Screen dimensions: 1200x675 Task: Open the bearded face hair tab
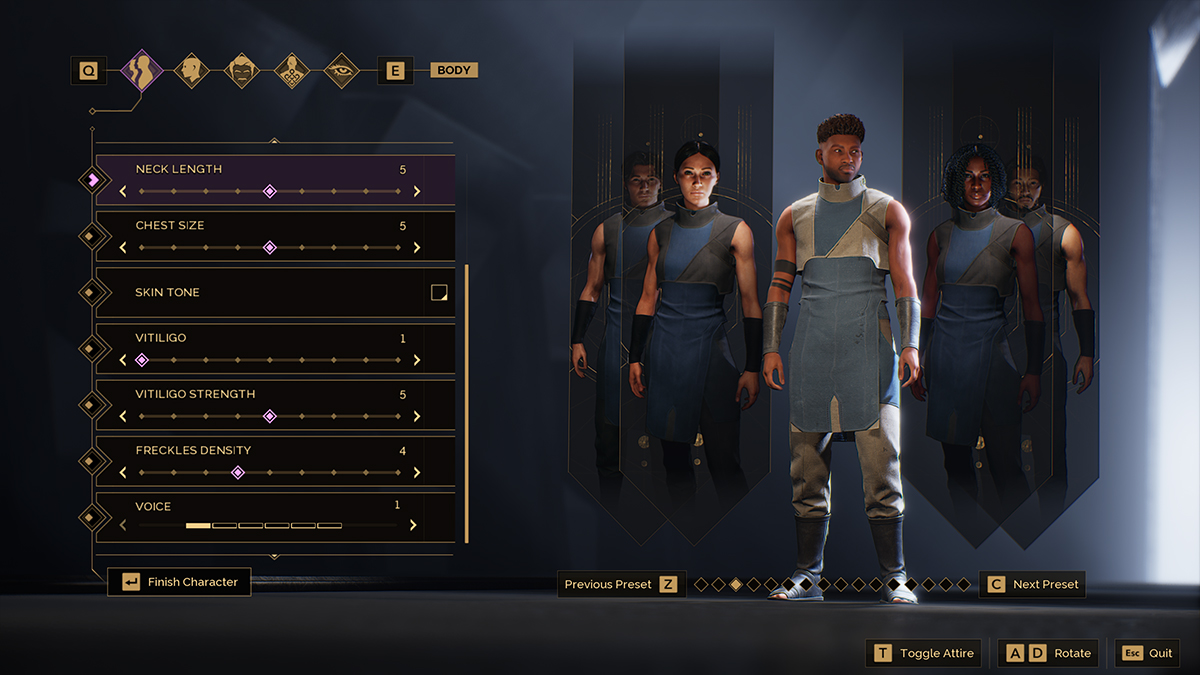click(x=241, y=71)
